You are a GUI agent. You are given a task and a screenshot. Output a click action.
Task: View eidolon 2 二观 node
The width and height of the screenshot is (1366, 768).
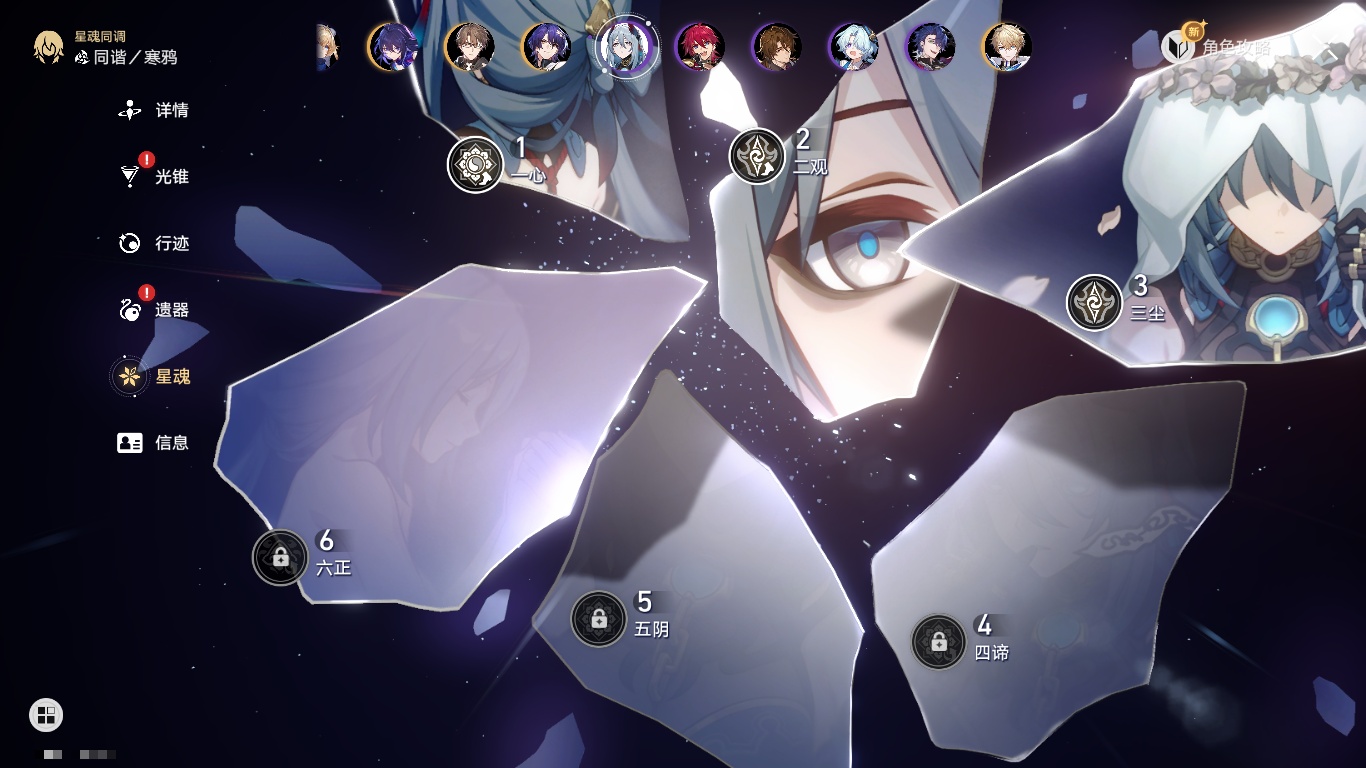click(x=757, y=156)
